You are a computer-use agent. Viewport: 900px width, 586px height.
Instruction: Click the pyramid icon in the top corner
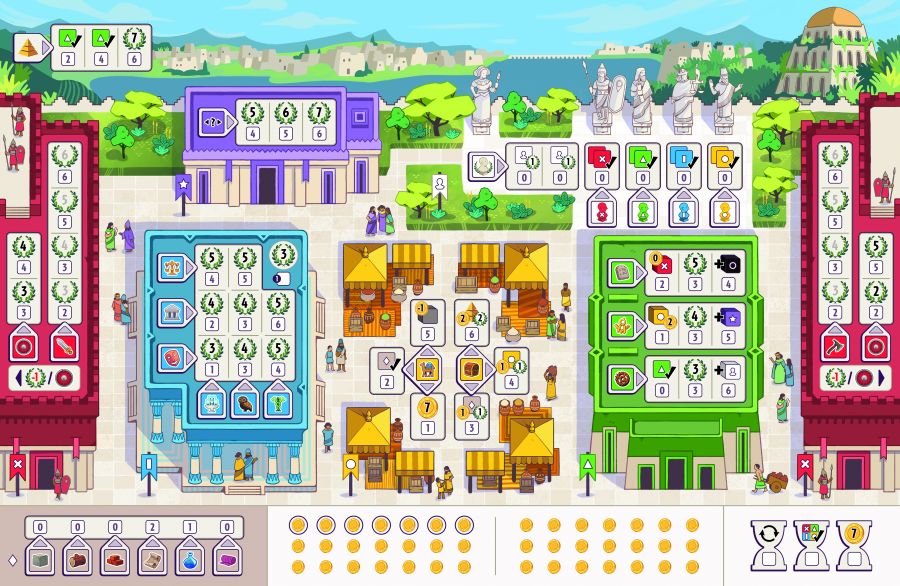[x=27, y=45]
